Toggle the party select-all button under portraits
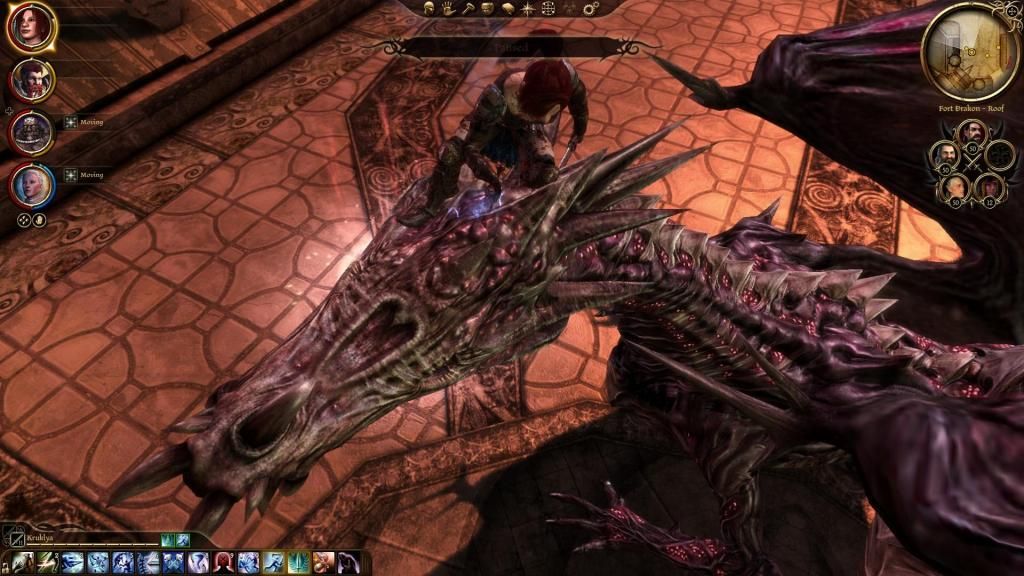 point(25,220)
